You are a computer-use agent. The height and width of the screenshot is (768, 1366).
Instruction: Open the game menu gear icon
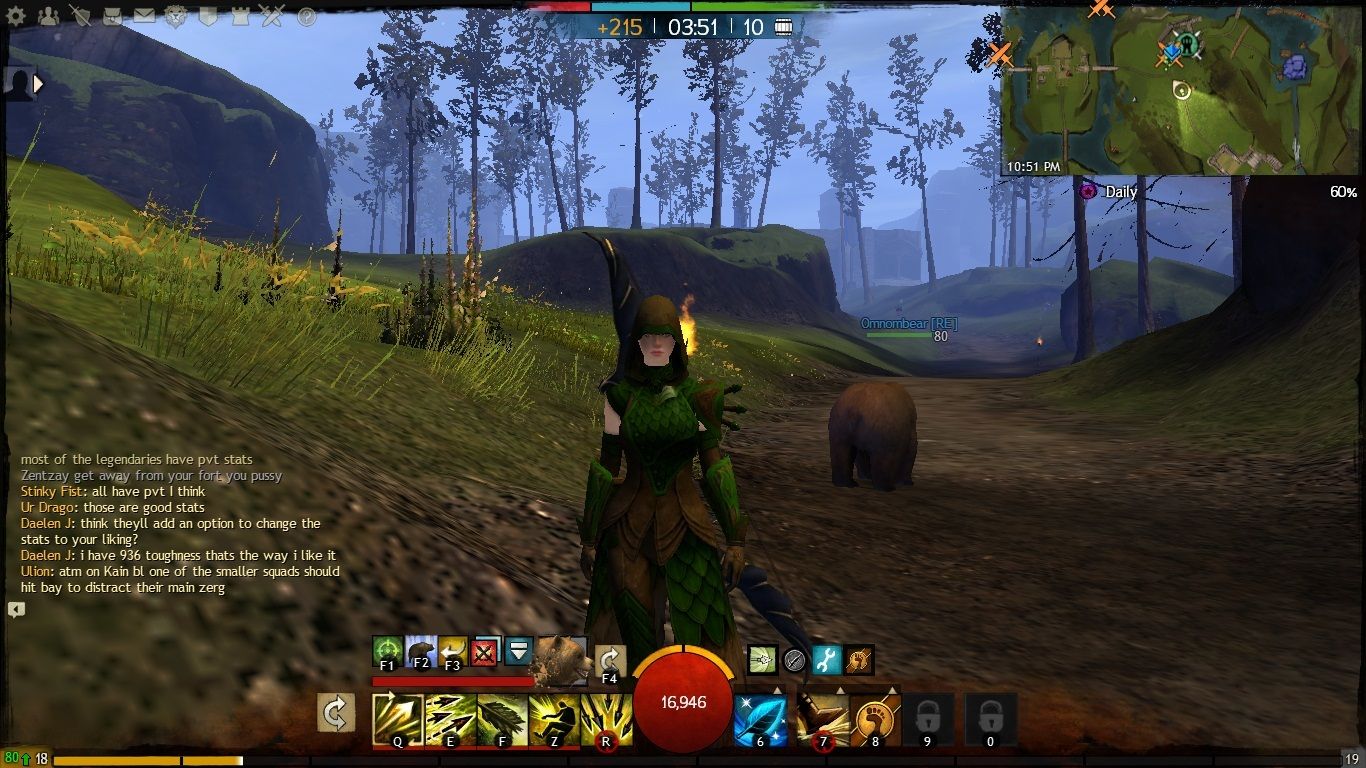tap(16, 14)
